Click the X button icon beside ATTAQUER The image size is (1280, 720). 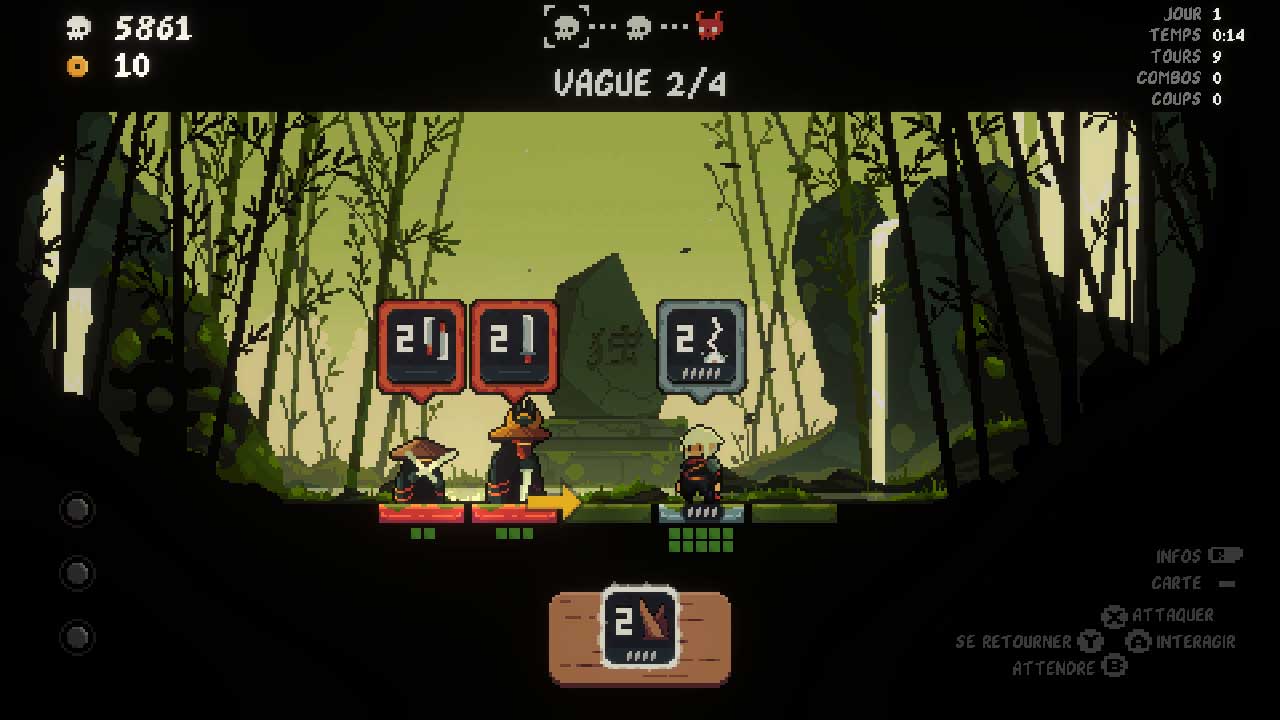(1114, 616)
